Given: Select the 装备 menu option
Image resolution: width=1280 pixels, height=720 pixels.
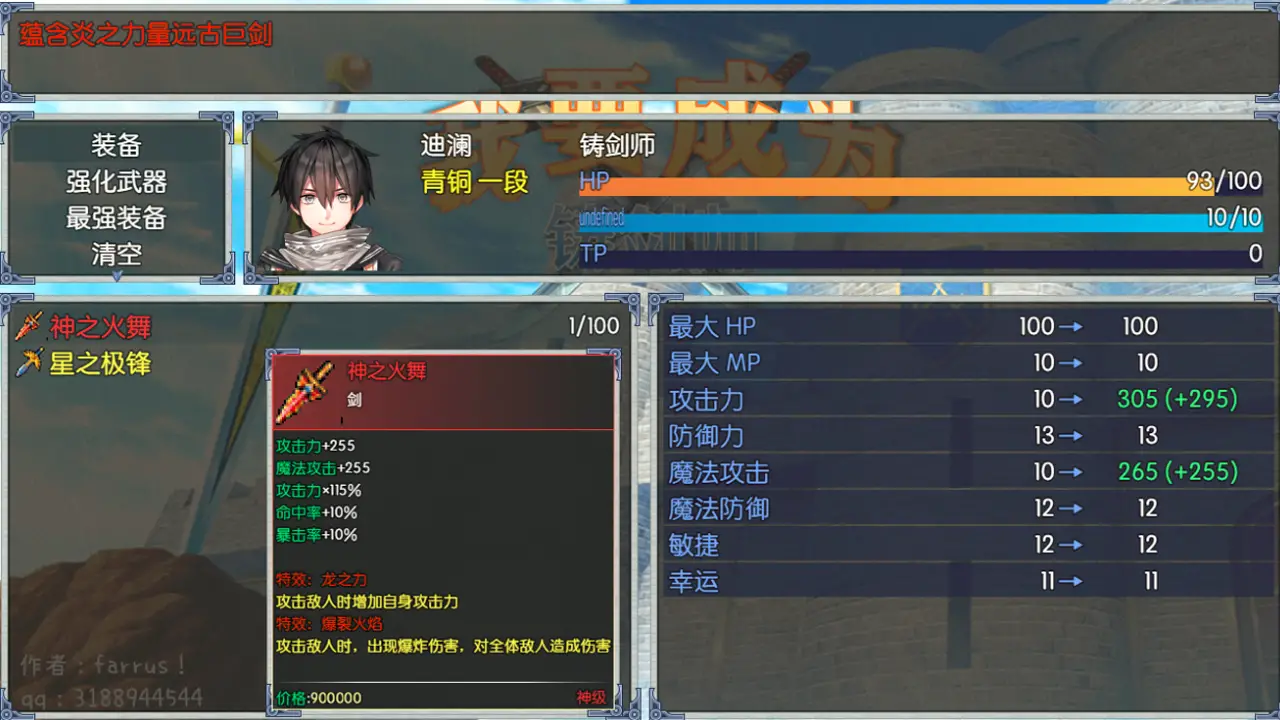Looking at the screenshot, I should [x=115, y=146].
